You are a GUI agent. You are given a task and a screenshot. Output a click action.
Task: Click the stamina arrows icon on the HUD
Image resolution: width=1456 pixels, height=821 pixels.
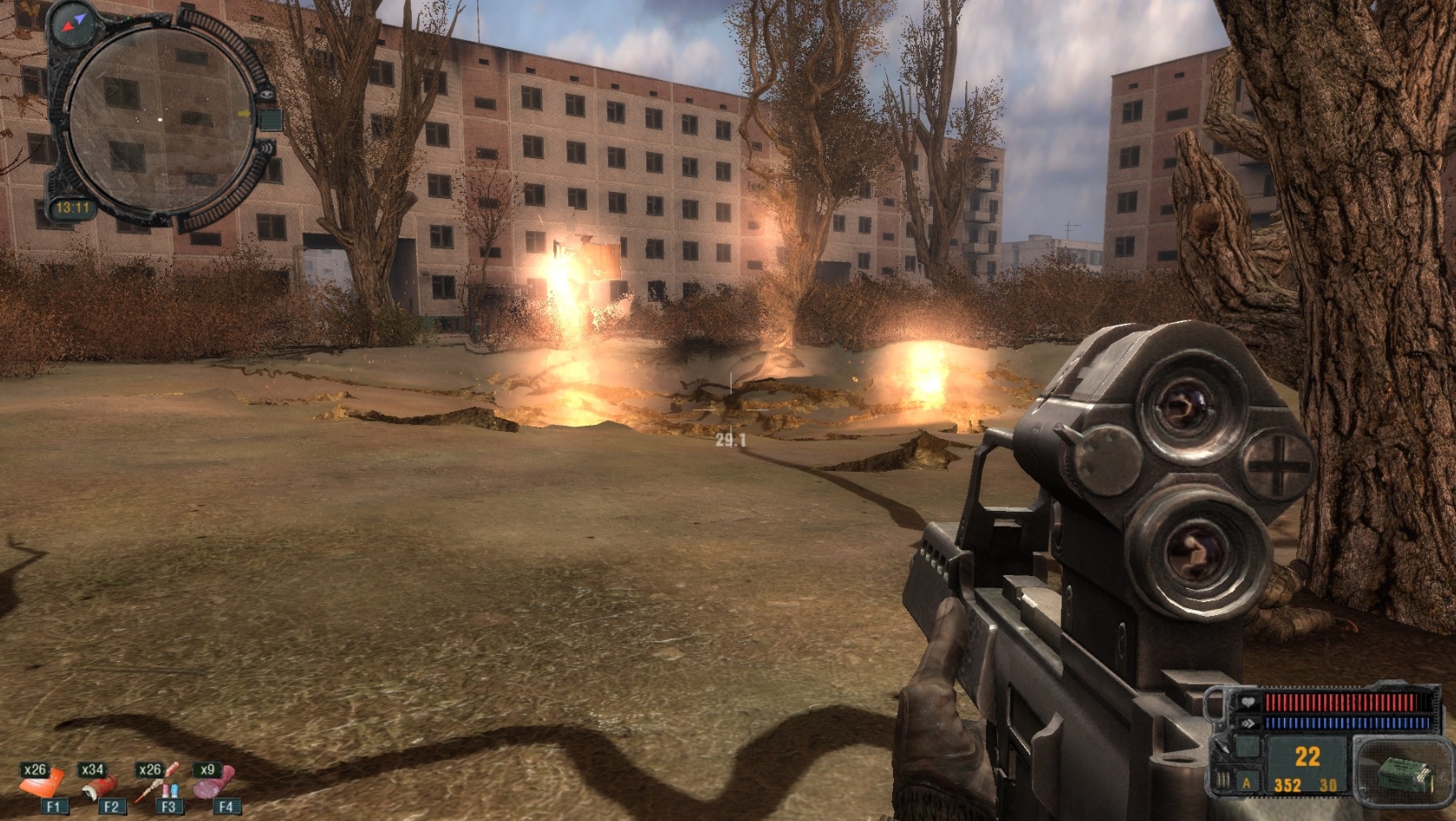[1248, 723]
